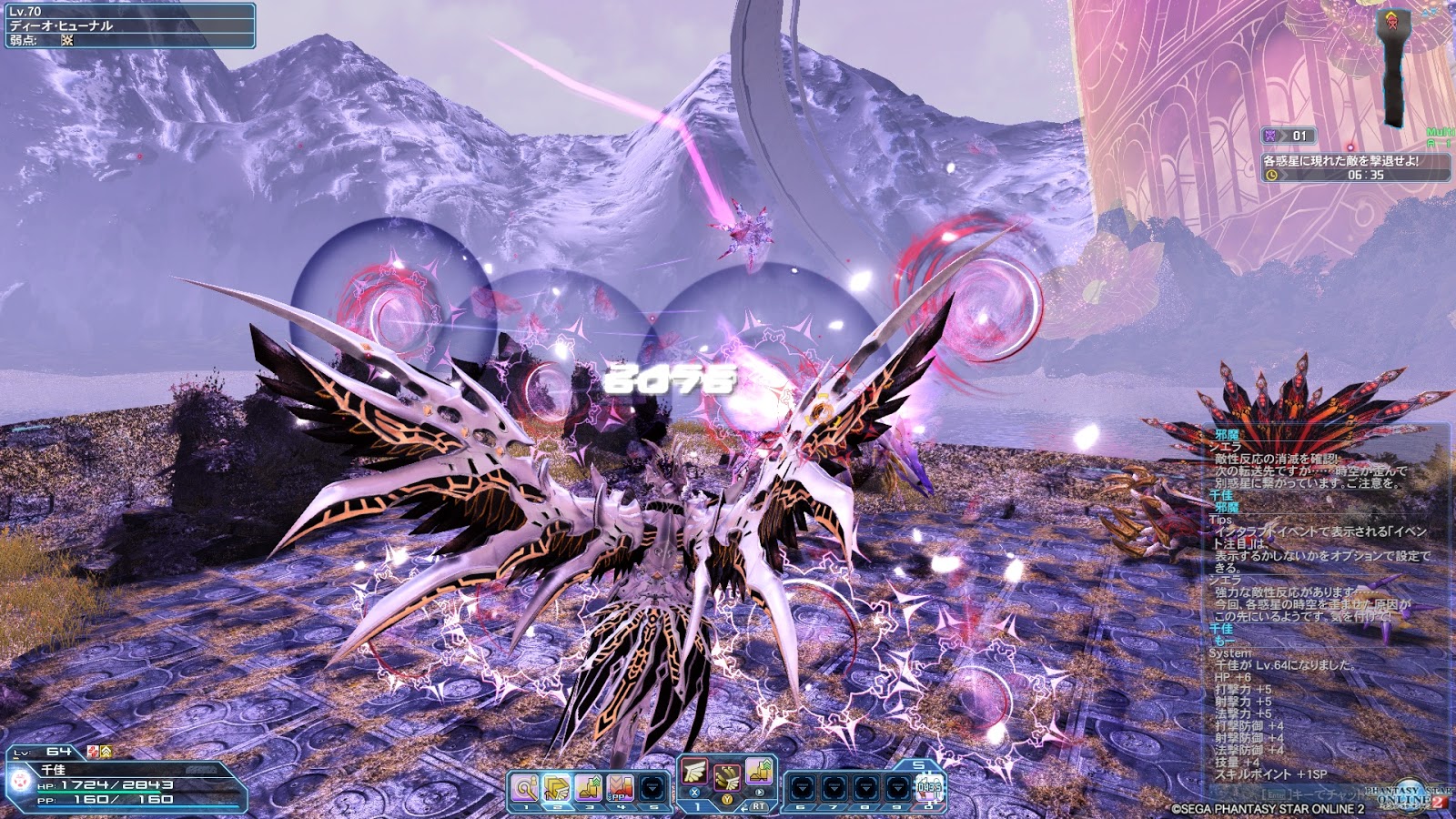Open the corridor minimap

[x=1392, y=64]
